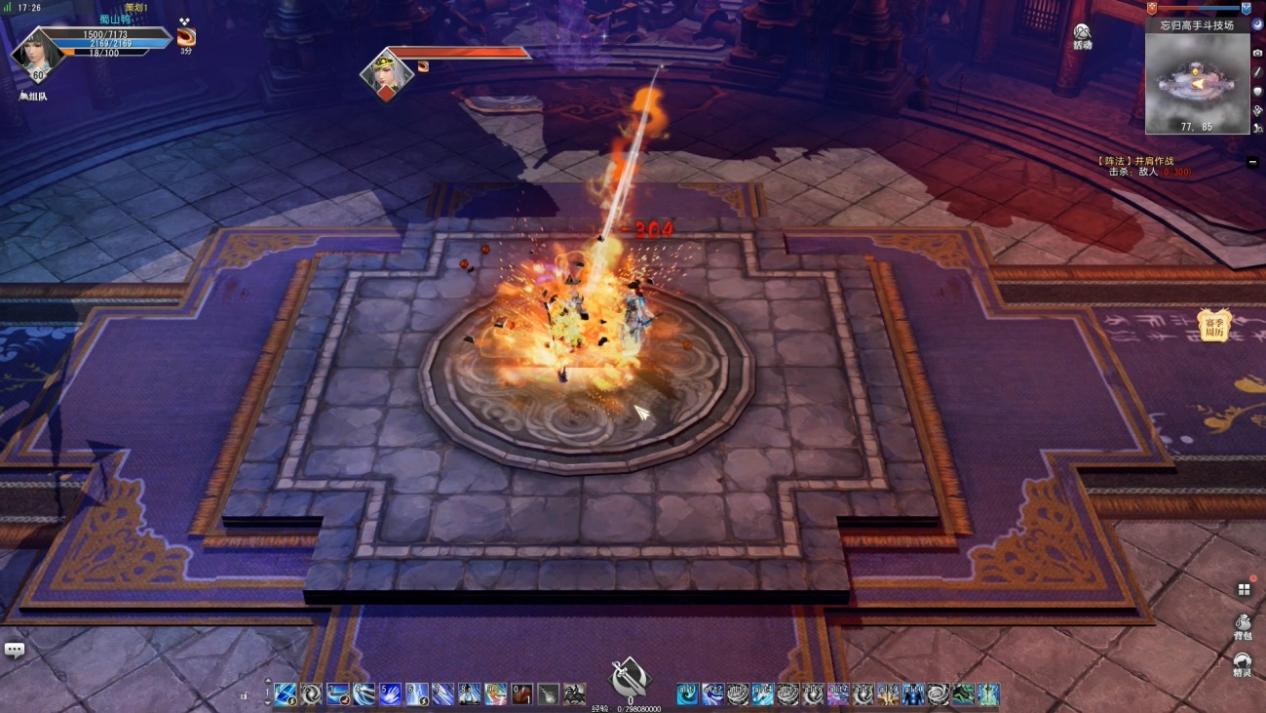1266x713 pixels.
Task: Open the four-square grid menu button
Action: (x=1244, y=589)
